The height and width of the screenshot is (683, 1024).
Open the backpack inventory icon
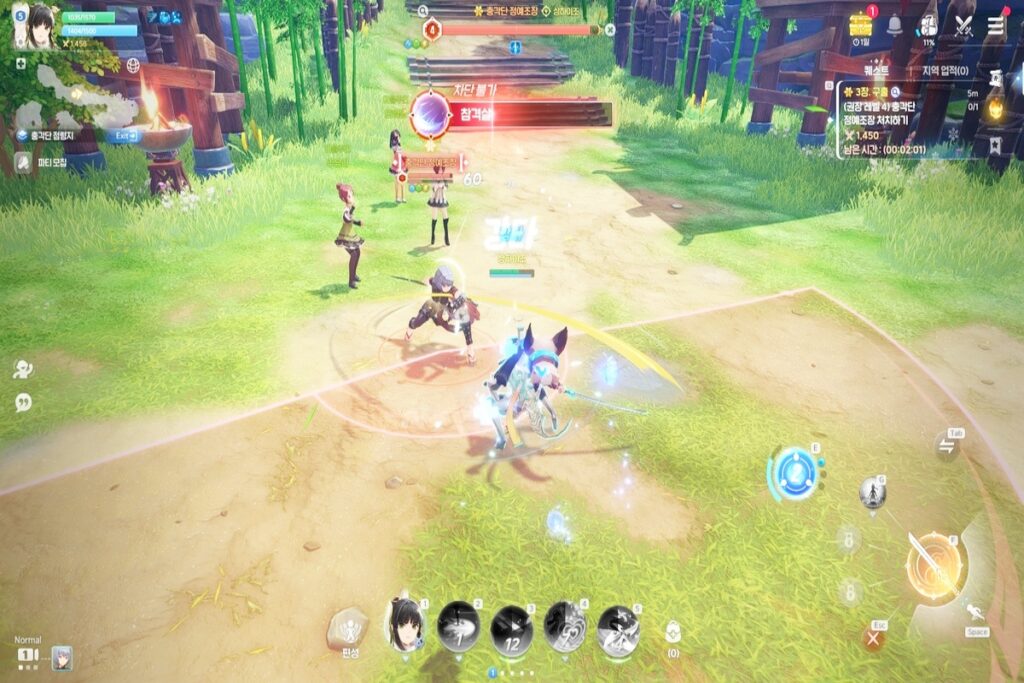coord(928,25)
